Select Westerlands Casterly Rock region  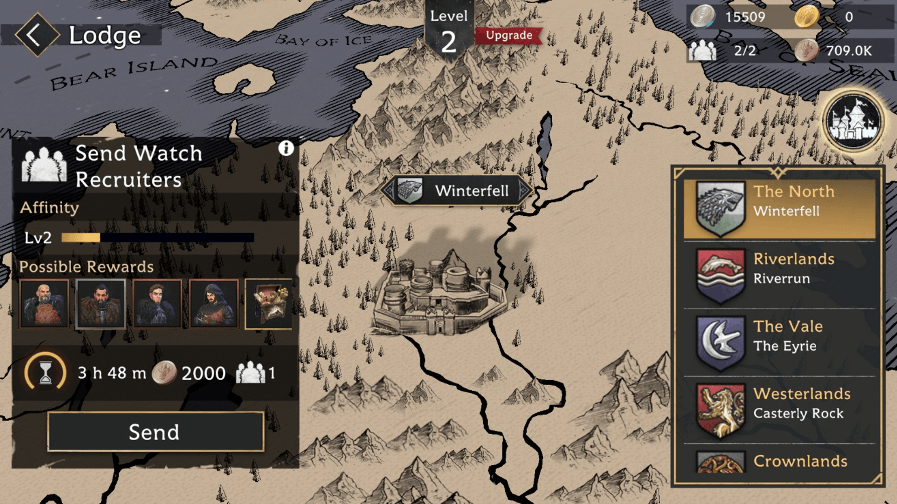point(780,410)
